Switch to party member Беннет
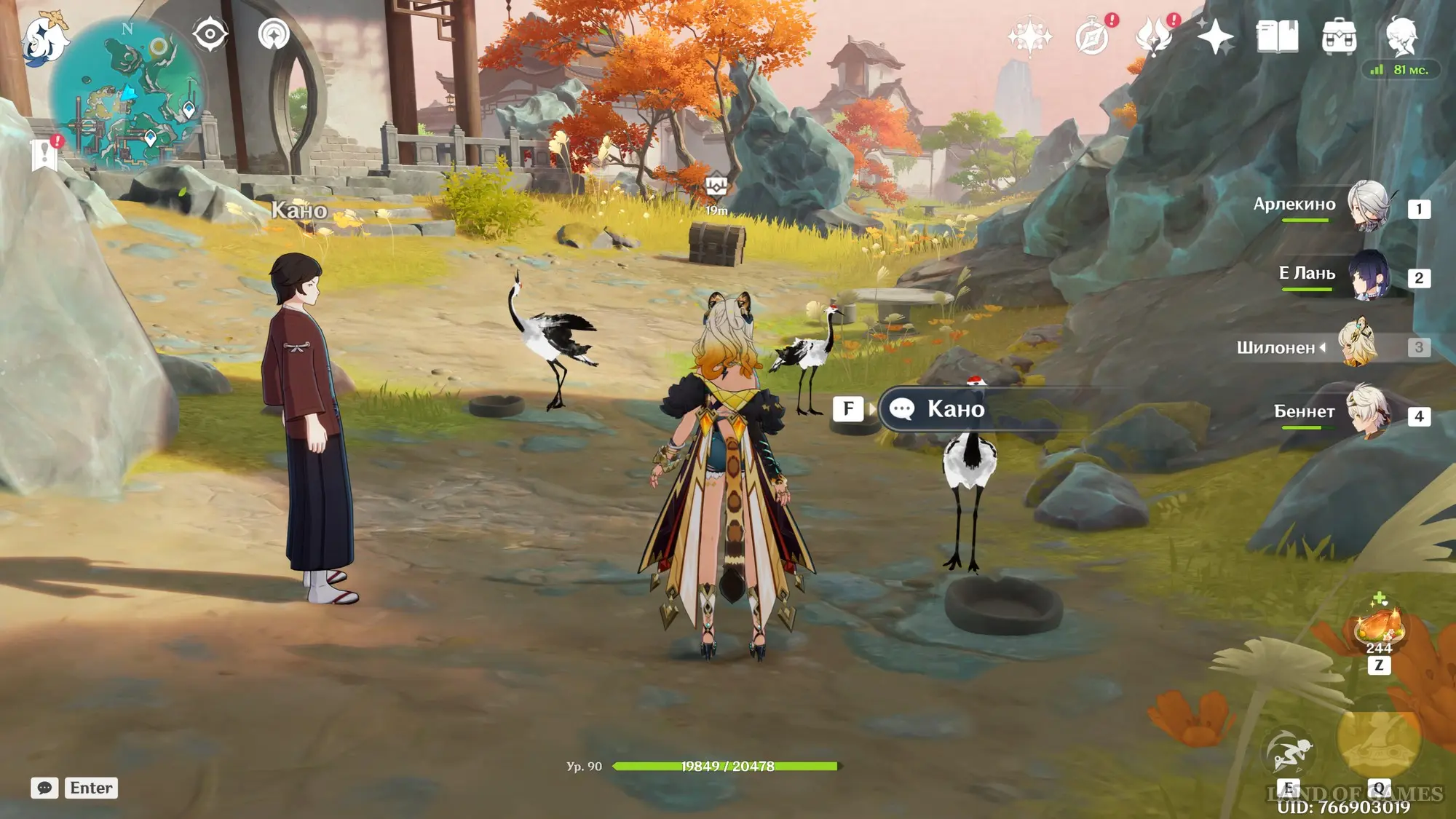Viewport: 1456px width, 819px height. point(1369,413)
